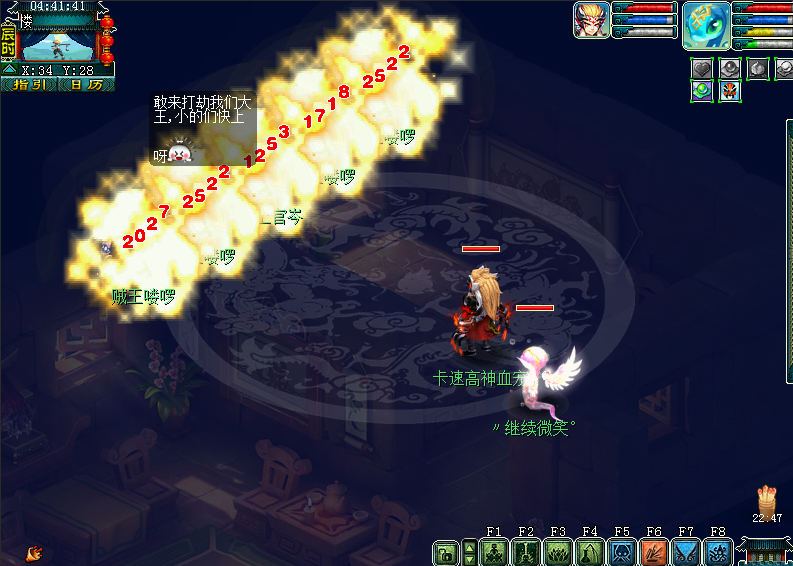Open the blue pet portrait
This screenshot has width=793, height=566.
706,25
